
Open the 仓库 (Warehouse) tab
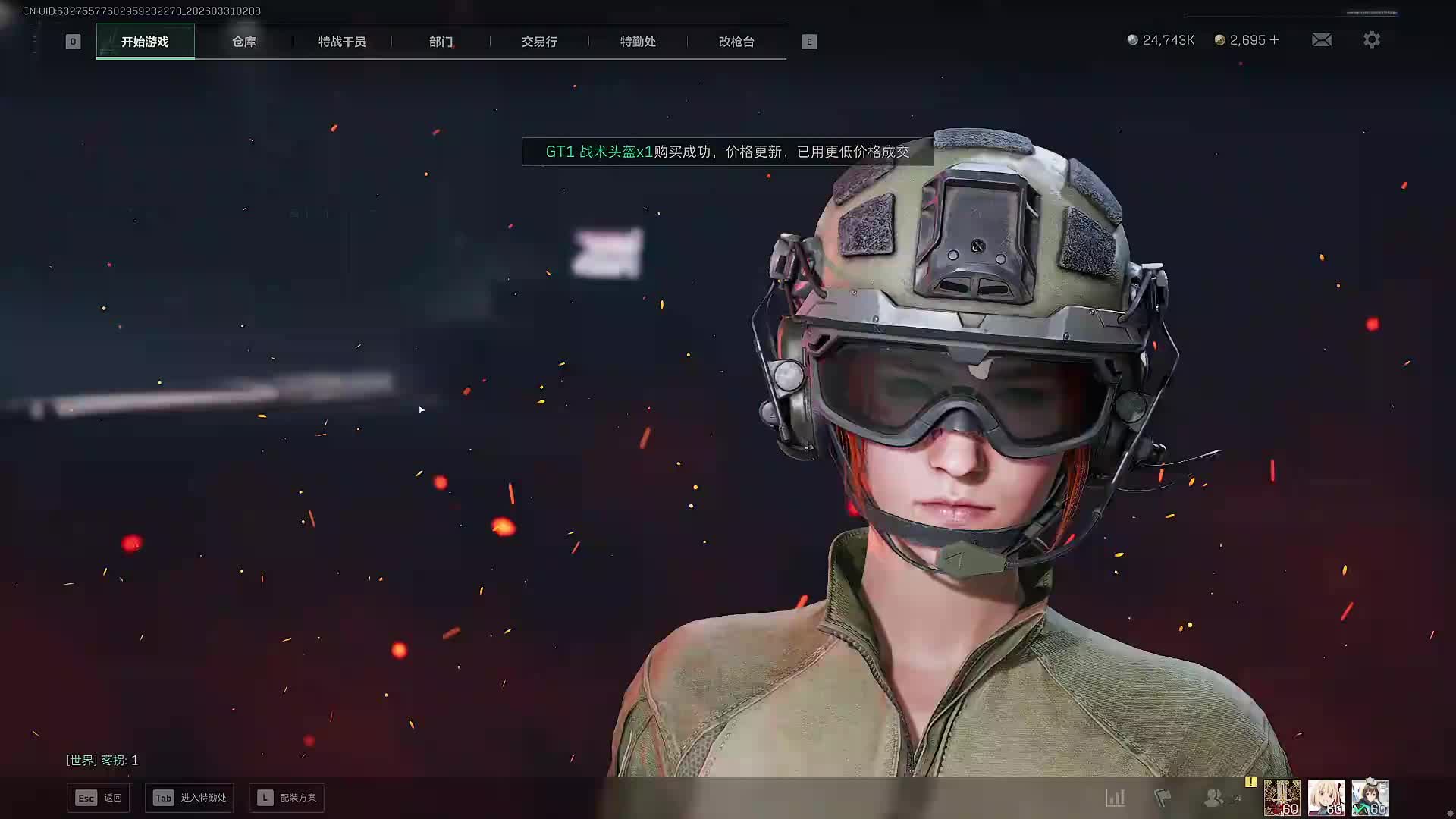coord(243,42)
